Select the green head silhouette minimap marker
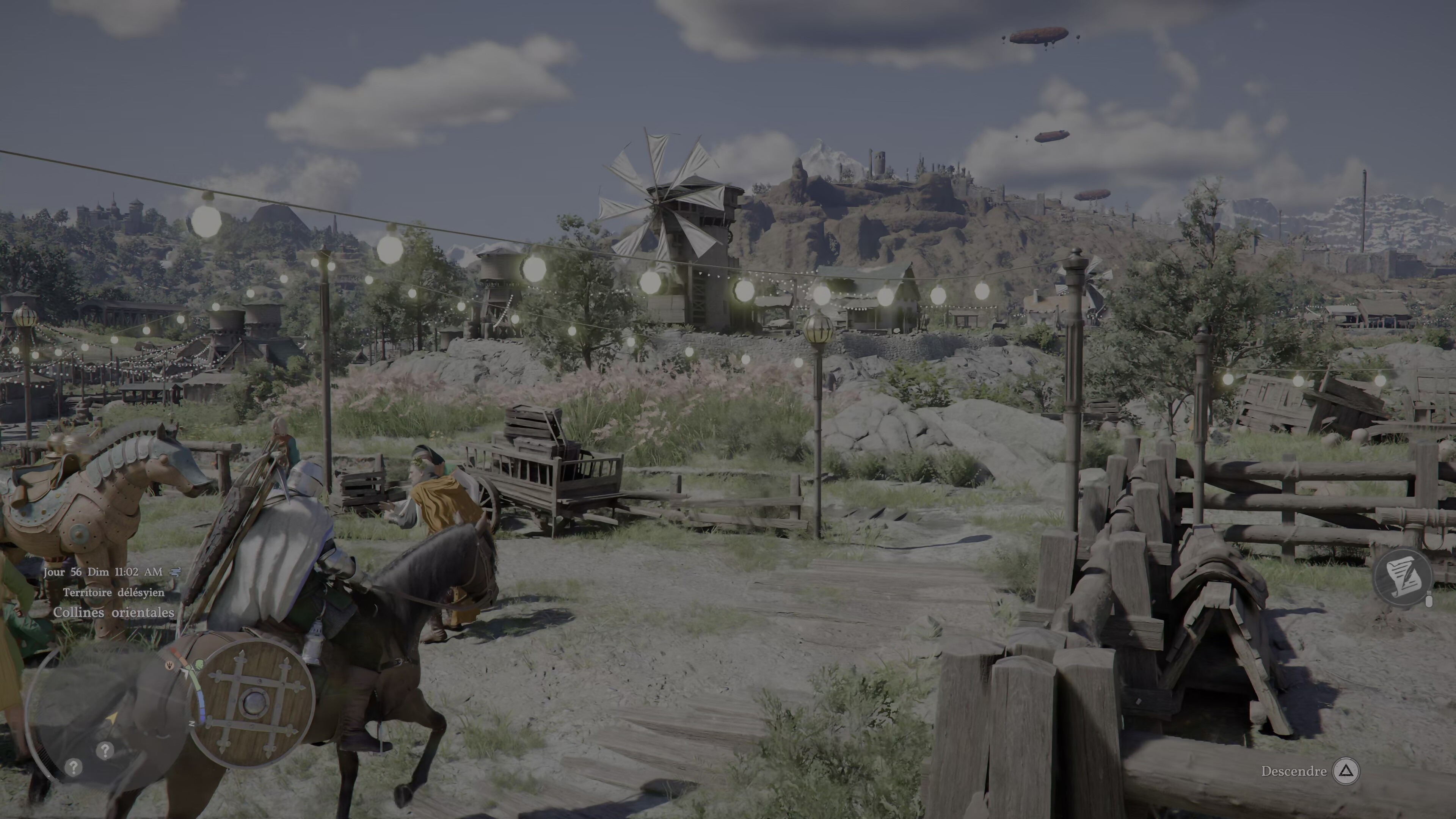 [x=199, y=664]
